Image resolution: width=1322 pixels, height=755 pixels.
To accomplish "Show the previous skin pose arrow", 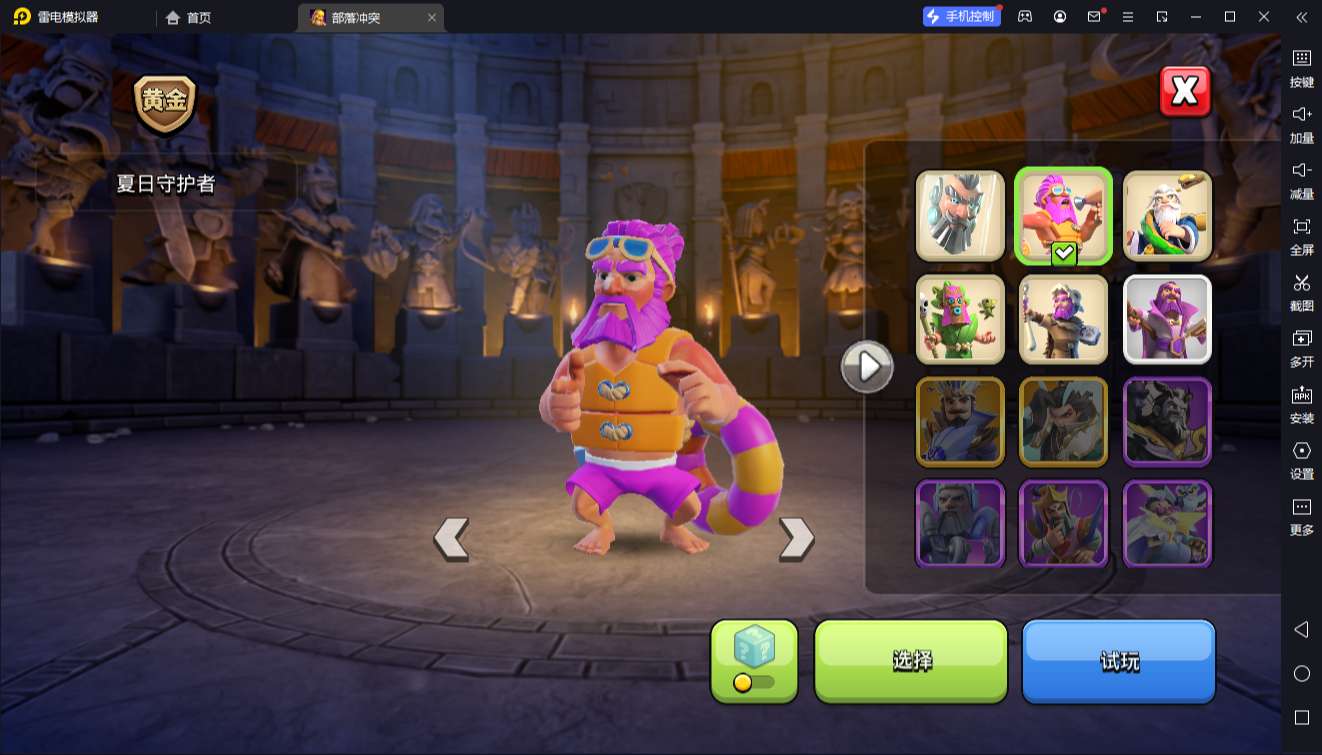I will pyautogui.click(x=452, y=538).
